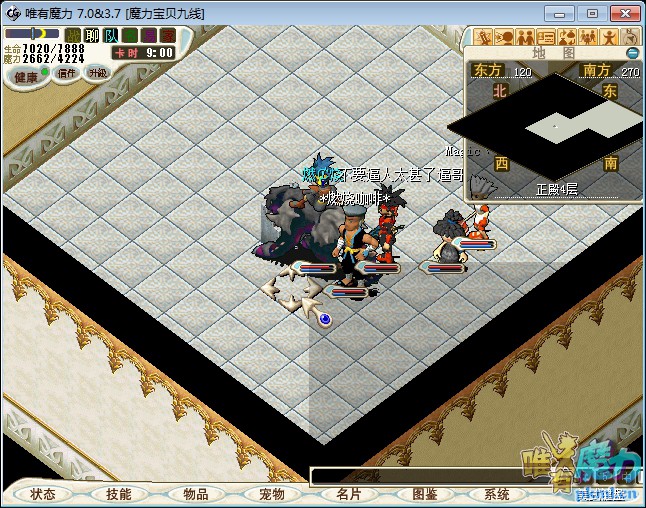
Task: Open the 名片 name card menu
Action: (x=348, y=494)
